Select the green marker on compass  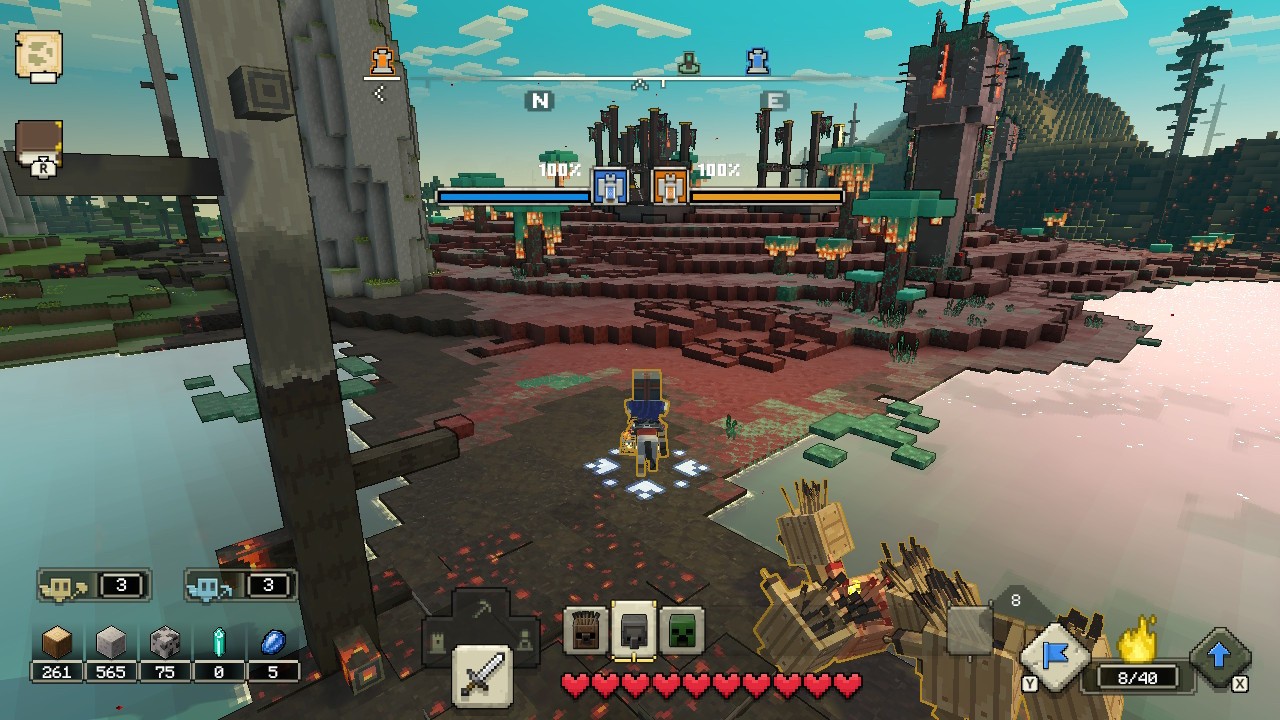pos(687,64)
